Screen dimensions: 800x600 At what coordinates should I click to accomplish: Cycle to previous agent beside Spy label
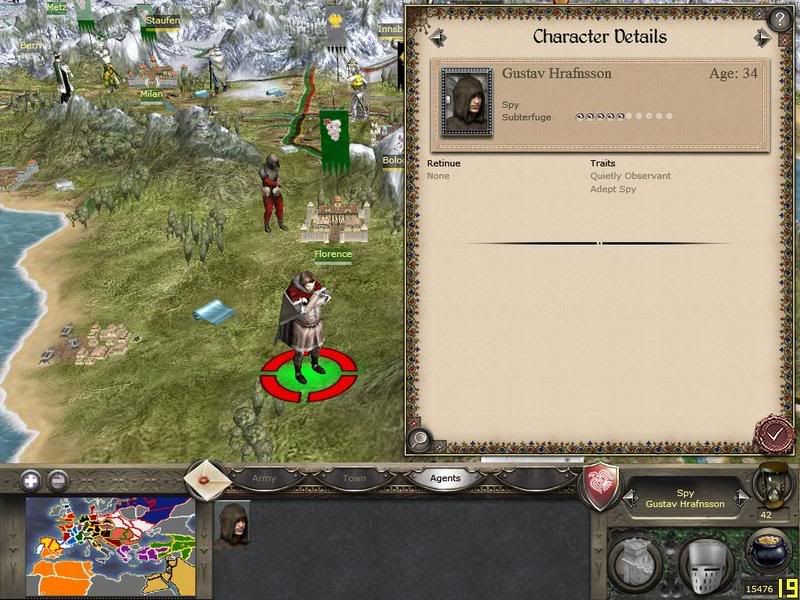point(630,497)
